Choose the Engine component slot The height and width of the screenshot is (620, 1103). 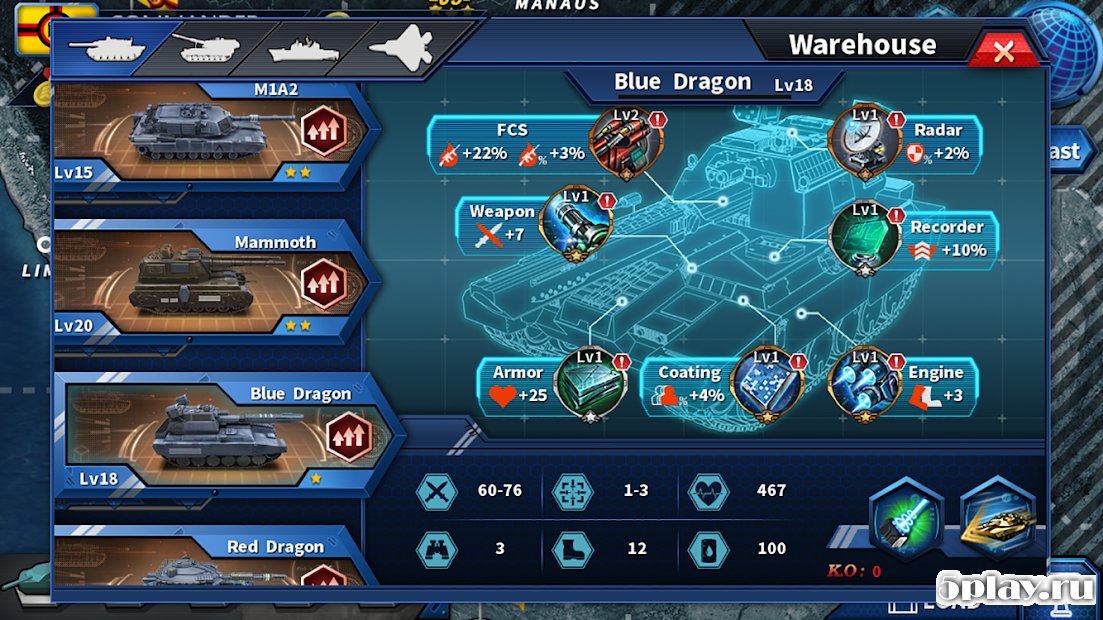tap(865, 384)
